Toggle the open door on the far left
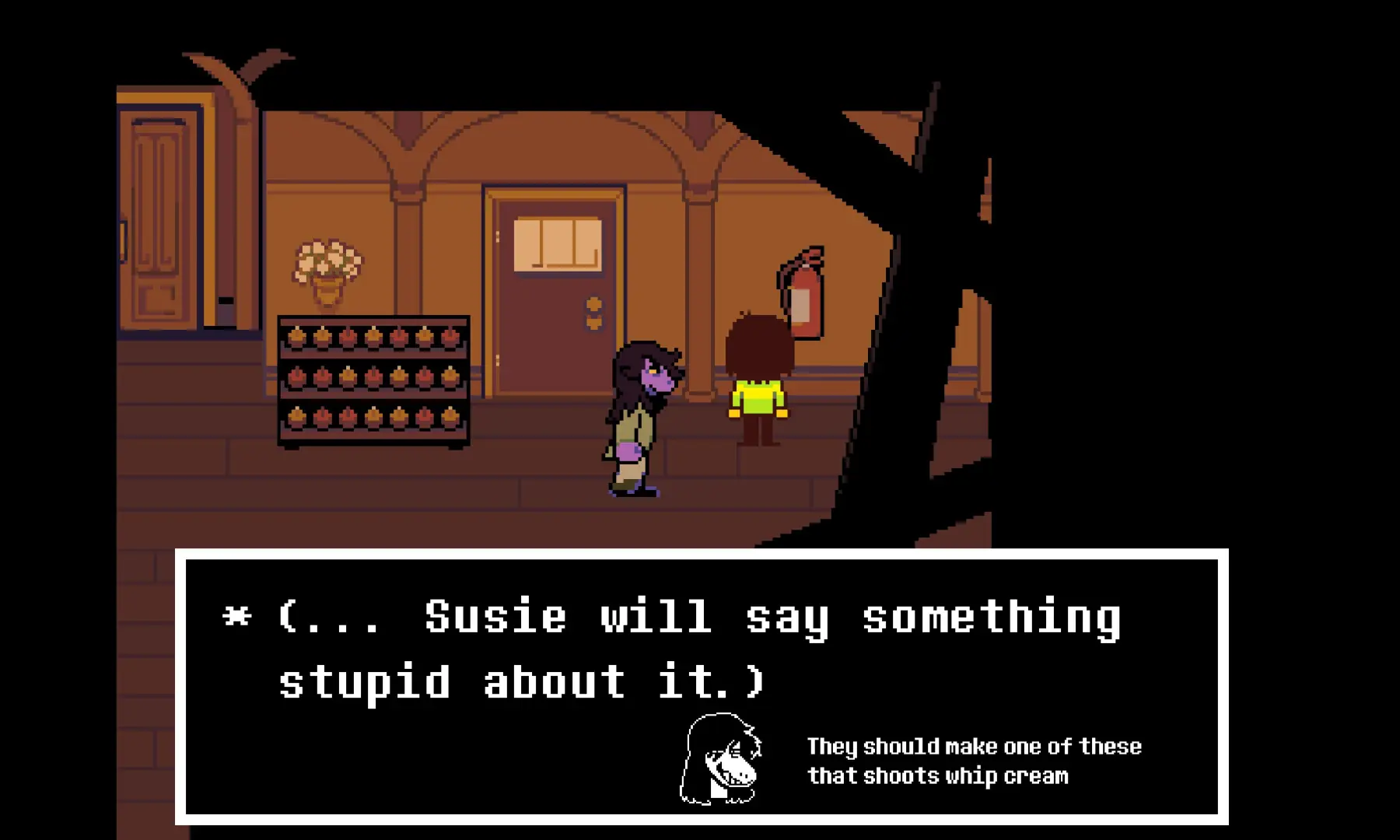 pyautogui.click(x=159, y=218)
